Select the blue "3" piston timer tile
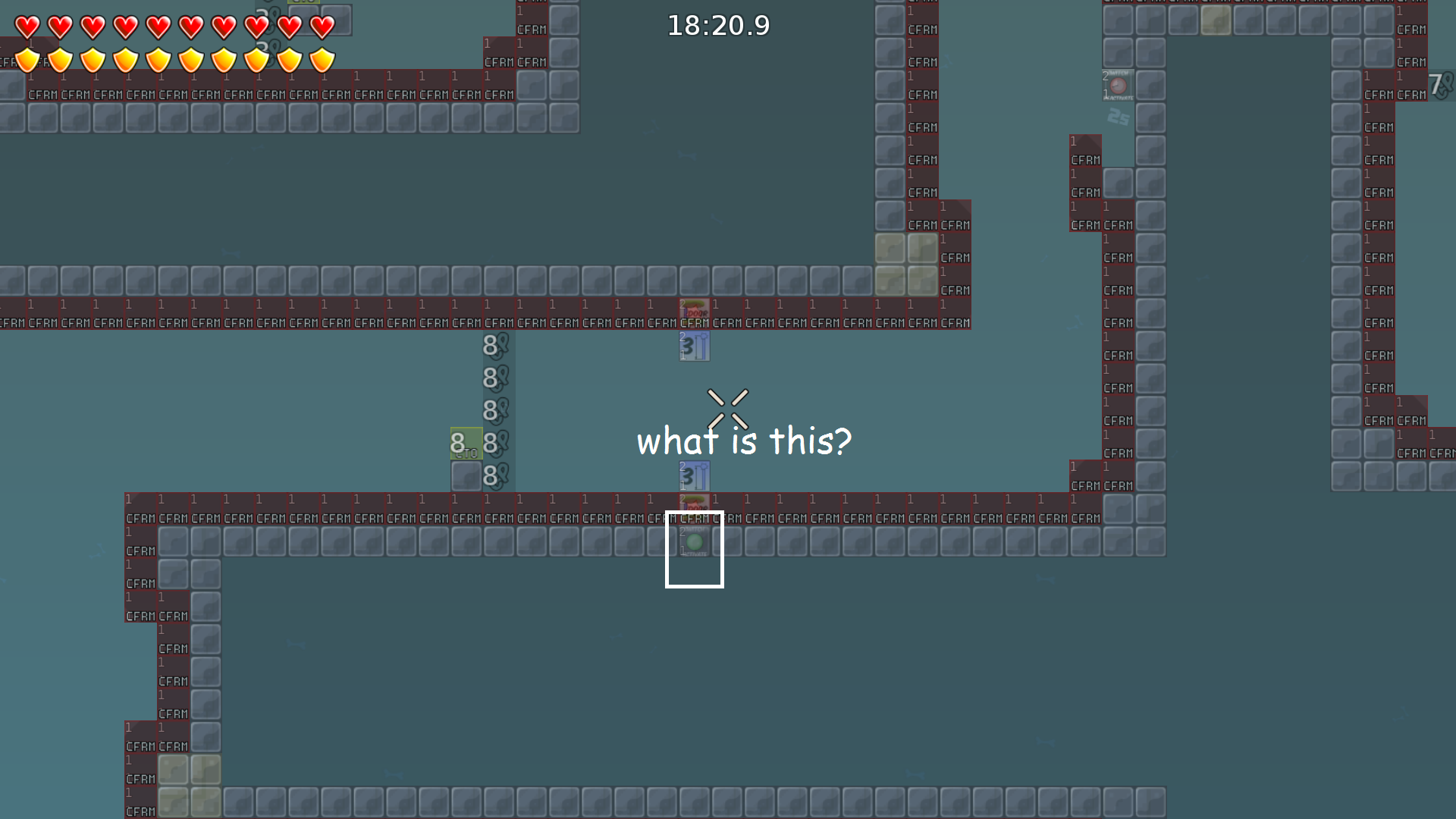1456x819 pixels. tap(695, 347)
